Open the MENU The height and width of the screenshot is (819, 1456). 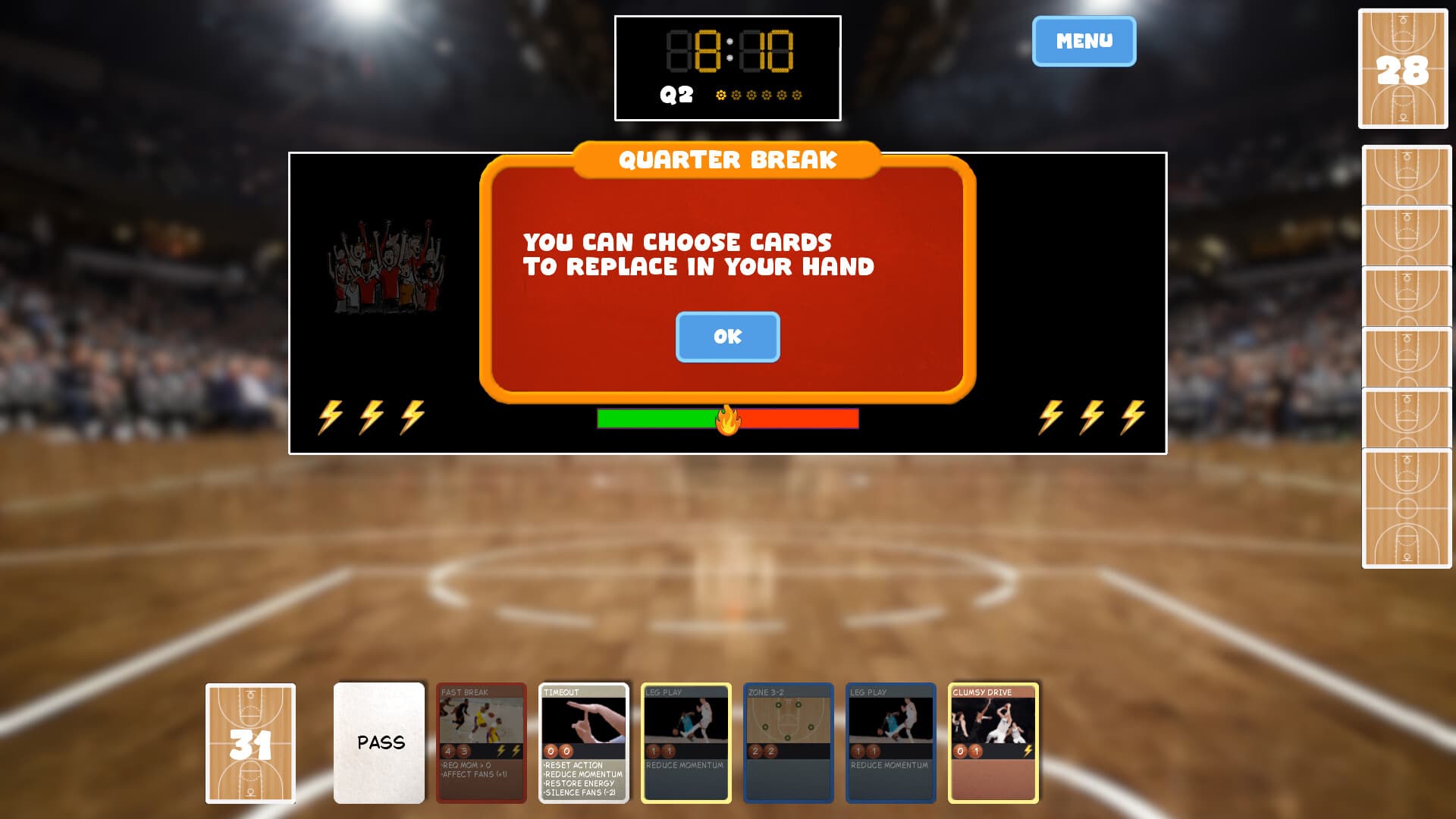(x=1083, y=42)
